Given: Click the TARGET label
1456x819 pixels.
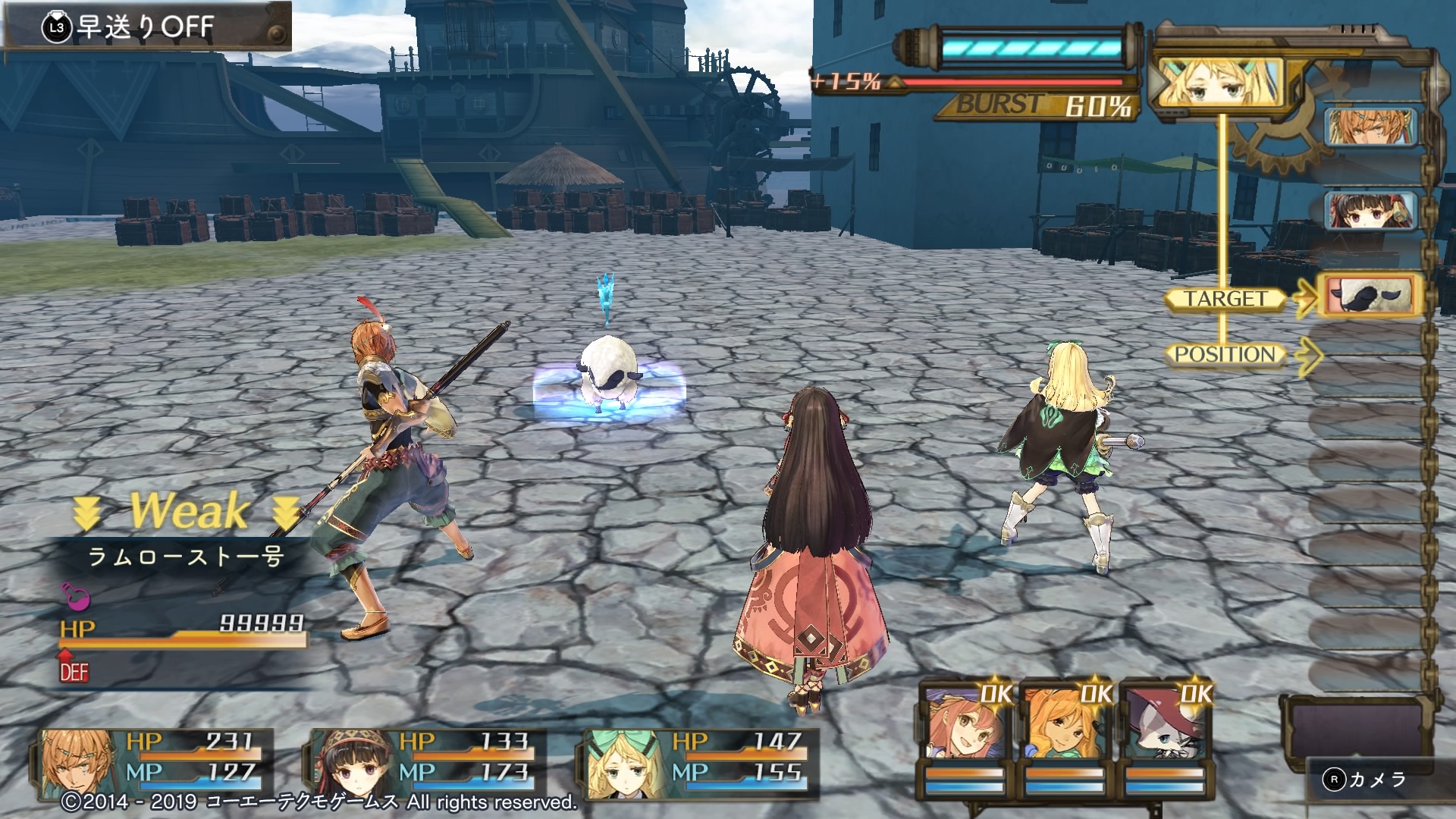Looking at the screenshot, I should pos(1225,299).
